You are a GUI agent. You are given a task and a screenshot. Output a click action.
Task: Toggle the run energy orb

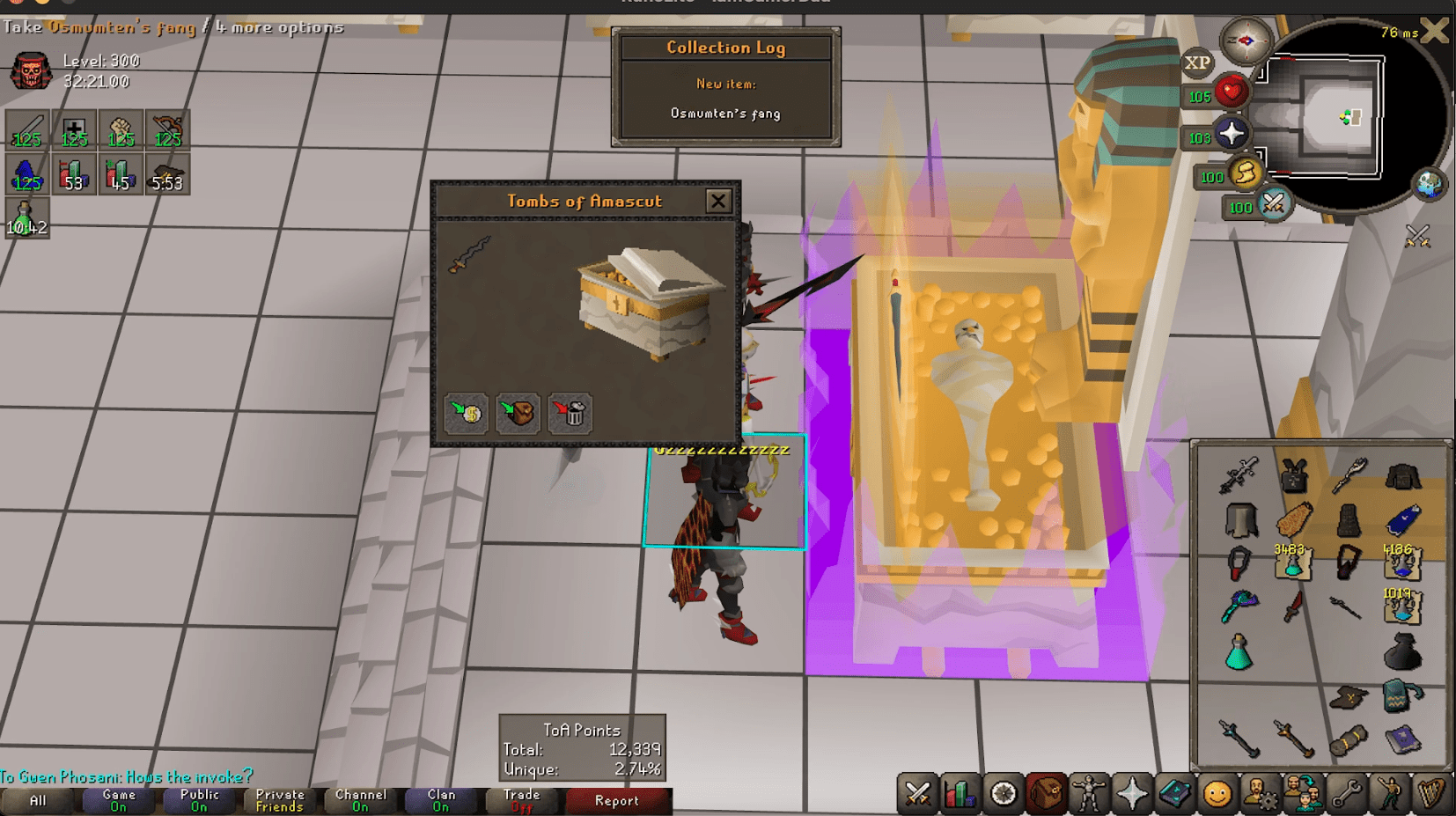point(1245,174)
